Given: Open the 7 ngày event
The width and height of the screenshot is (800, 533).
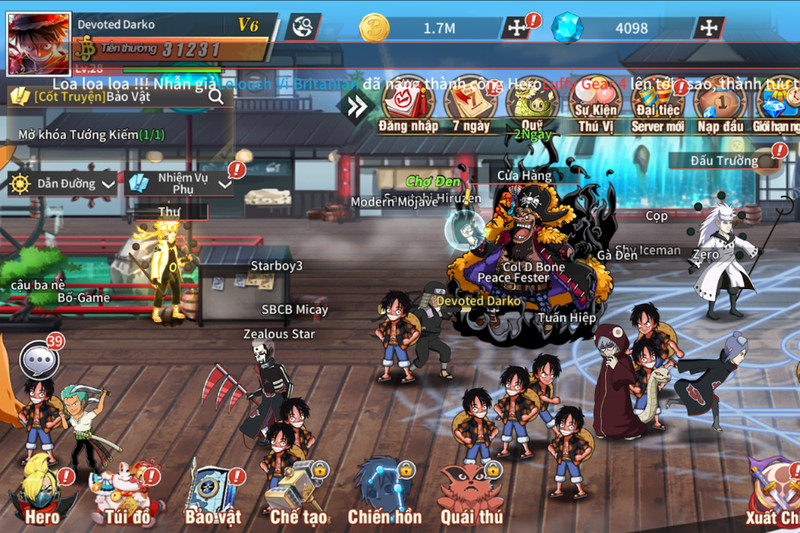Looking at the screenshot, I should click(x=466, y=106).
